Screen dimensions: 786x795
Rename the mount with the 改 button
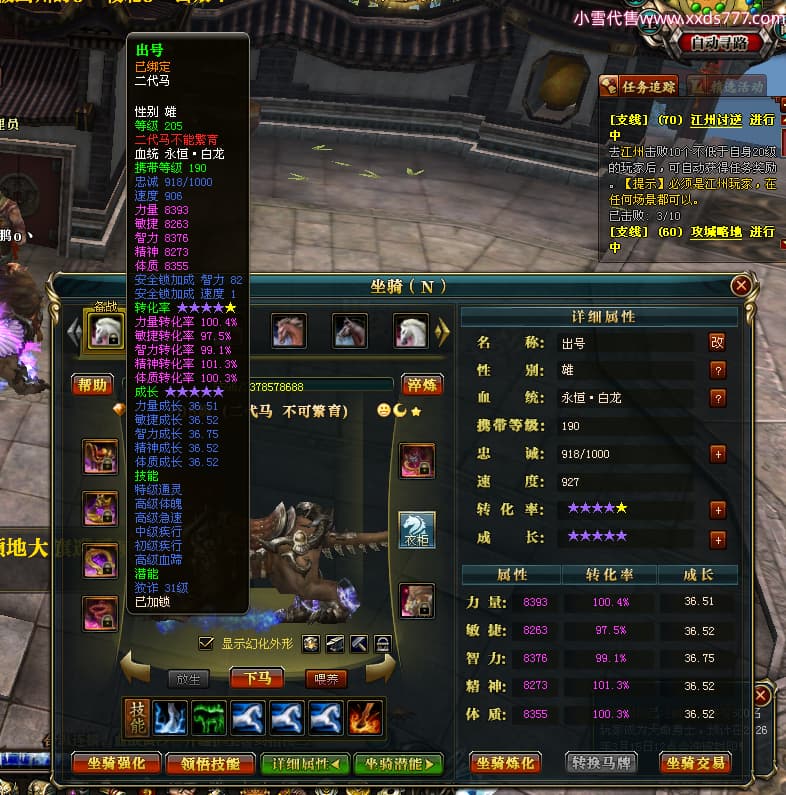[x=716, y=342]
